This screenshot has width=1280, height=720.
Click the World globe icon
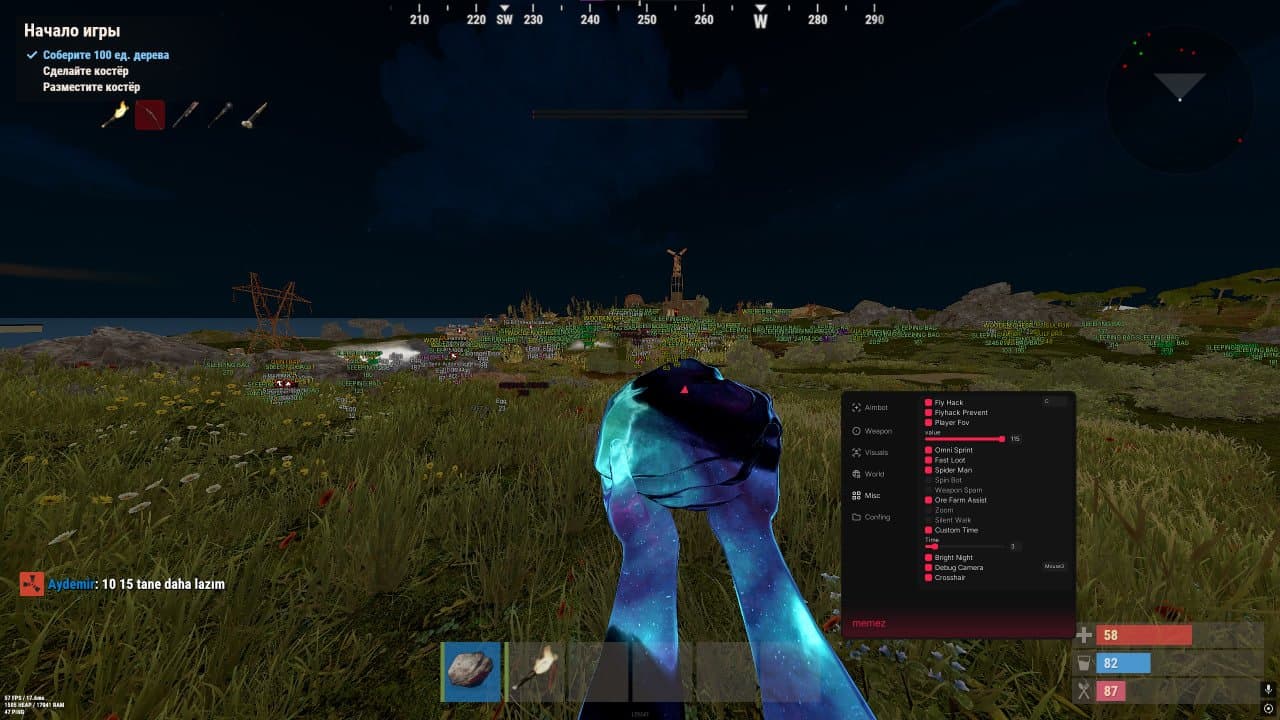(x=856, y=473)
